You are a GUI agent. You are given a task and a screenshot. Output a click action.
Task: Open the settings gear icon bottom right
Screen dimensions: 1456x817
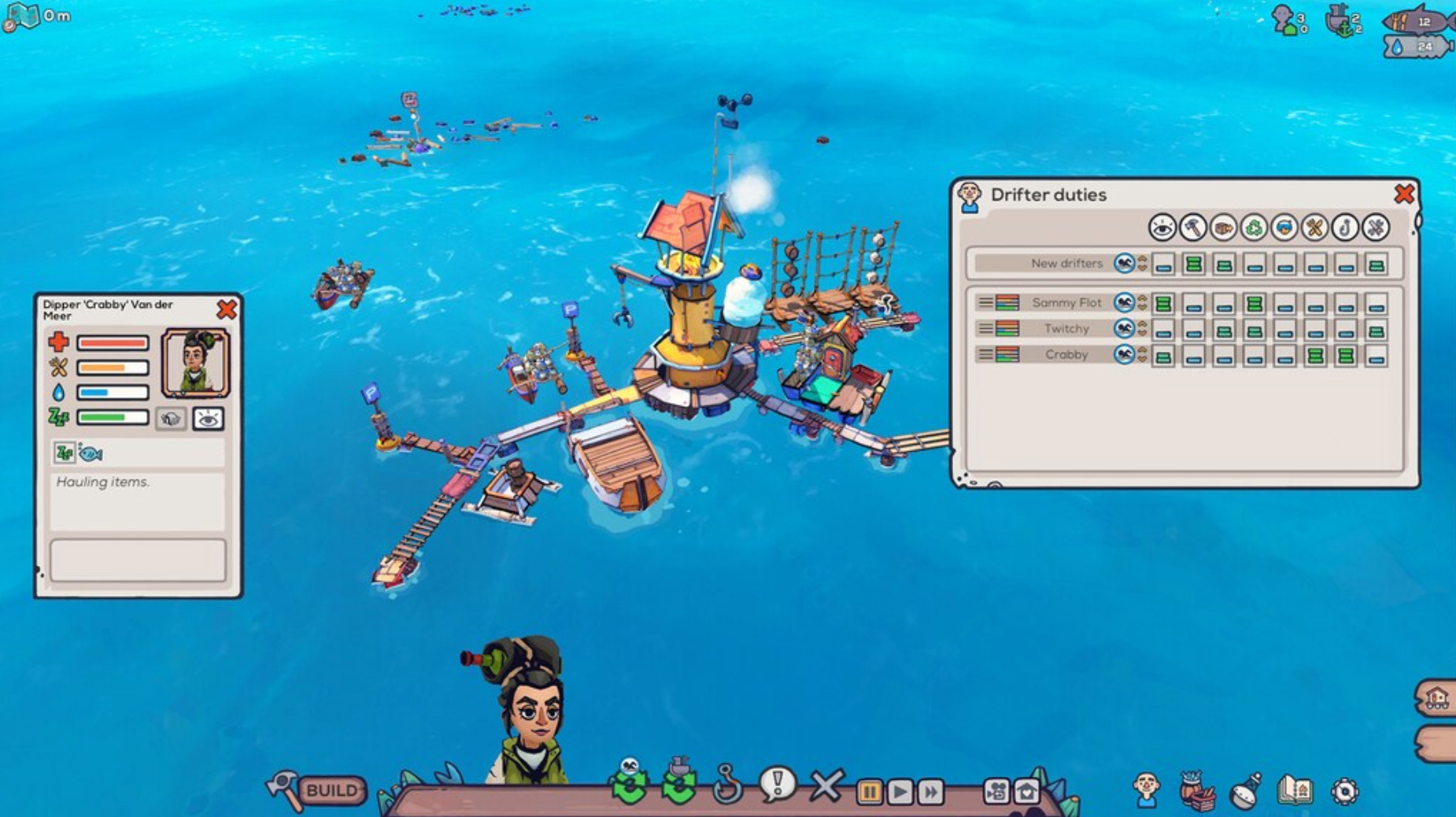(1345, 791)
